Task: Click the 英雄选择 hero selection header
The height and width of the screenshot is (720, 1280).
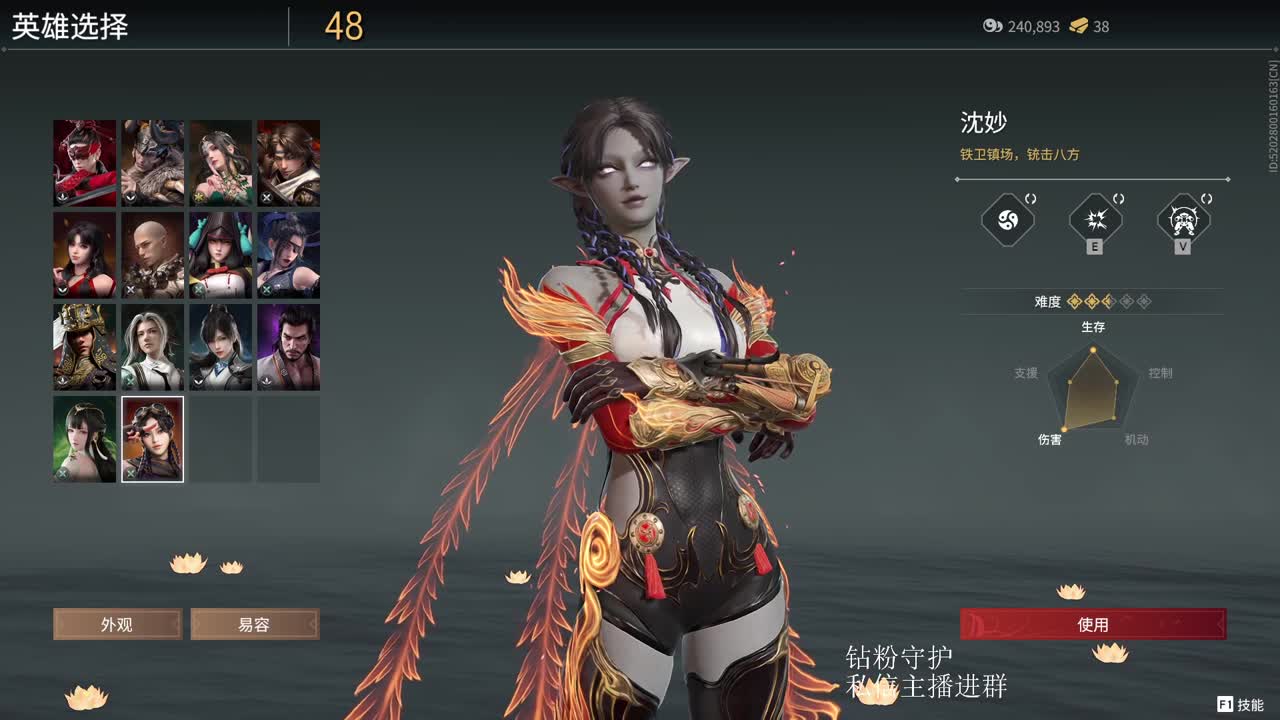Action: point(70,27)
